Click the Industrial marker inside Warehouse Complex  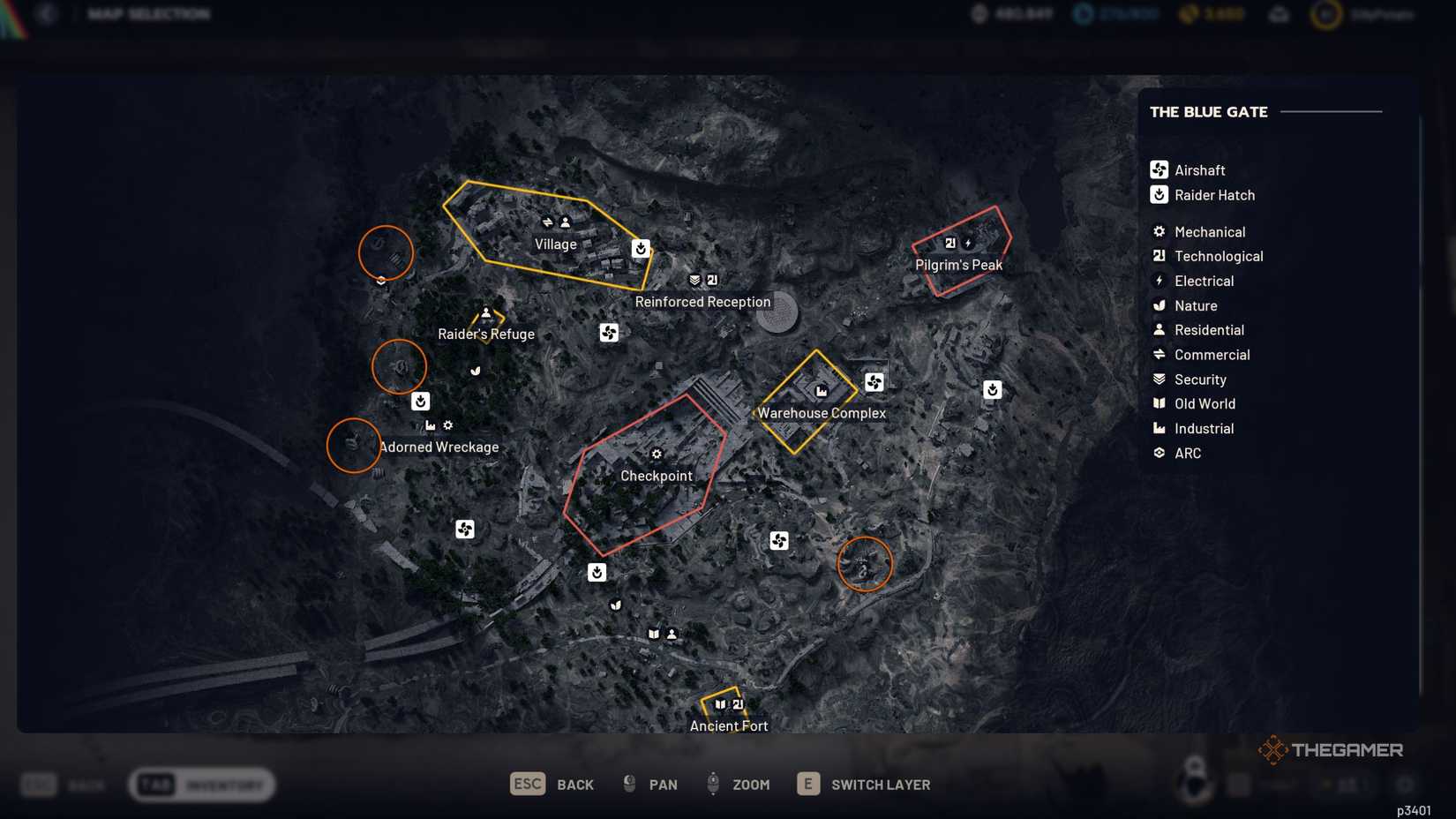(821, 389)
